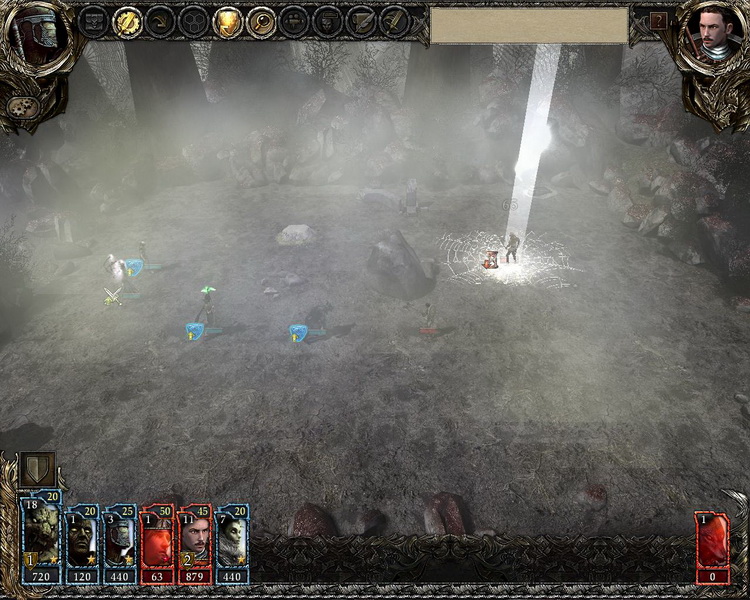Select the helmeted hero portrait

[33, 36]
